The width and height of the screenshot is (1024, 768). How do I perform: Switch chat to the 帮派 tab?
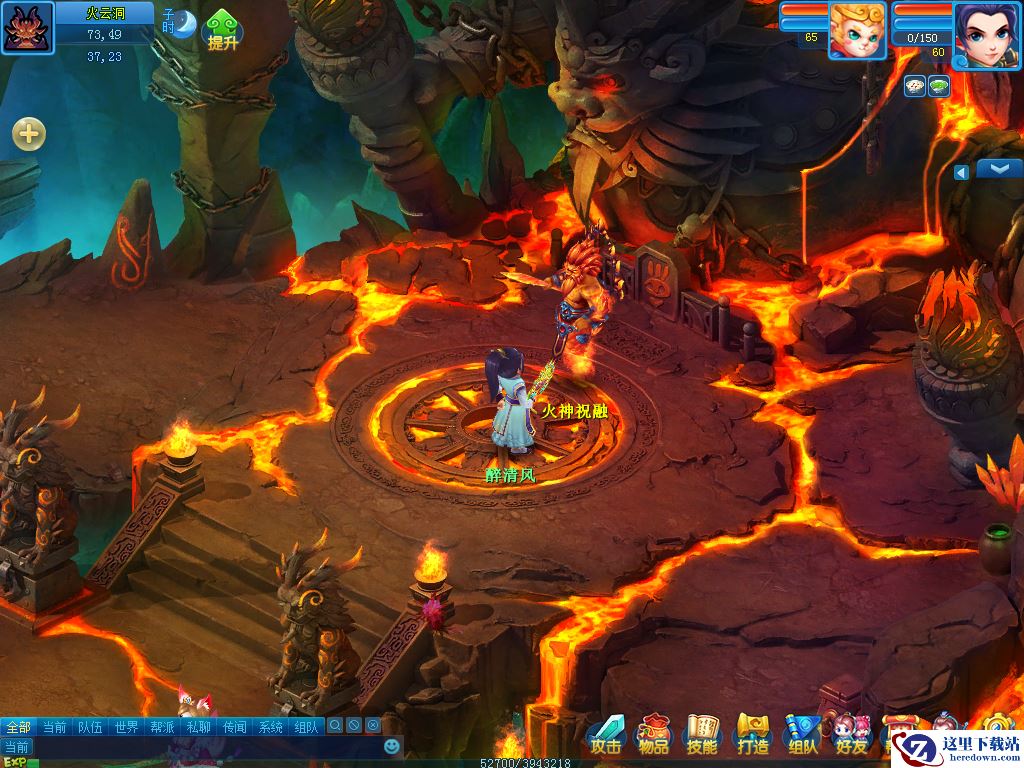pos(162,727)
